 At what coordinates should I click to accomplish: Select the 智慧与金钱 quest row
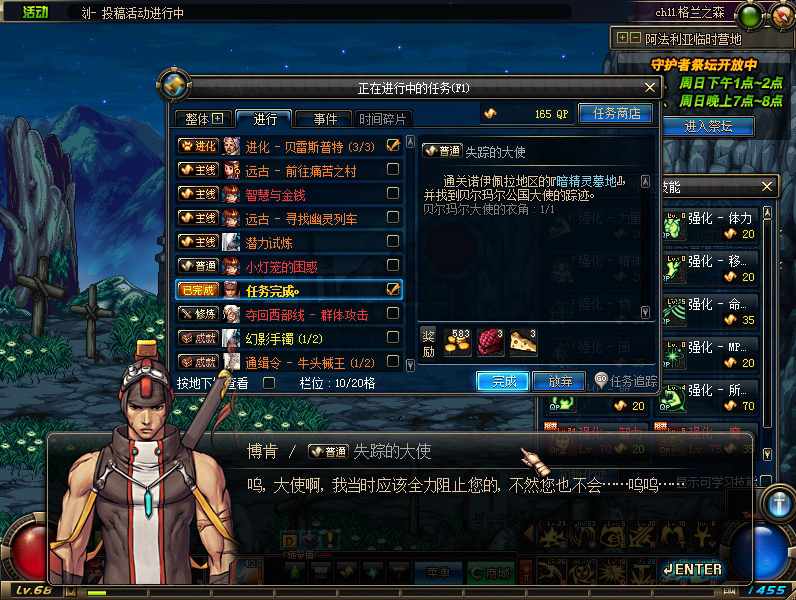coord(278,194)
